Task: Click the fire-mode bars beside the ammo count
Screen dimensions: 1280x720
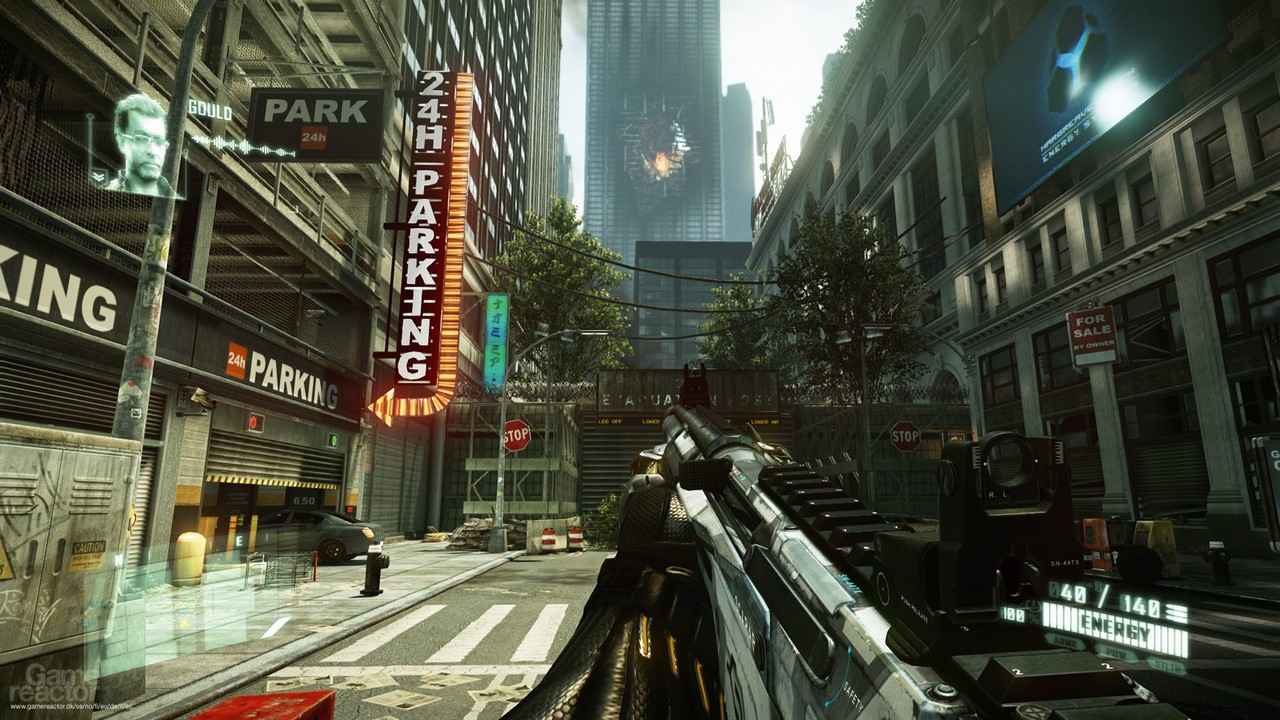Action: pos(1176,610)
